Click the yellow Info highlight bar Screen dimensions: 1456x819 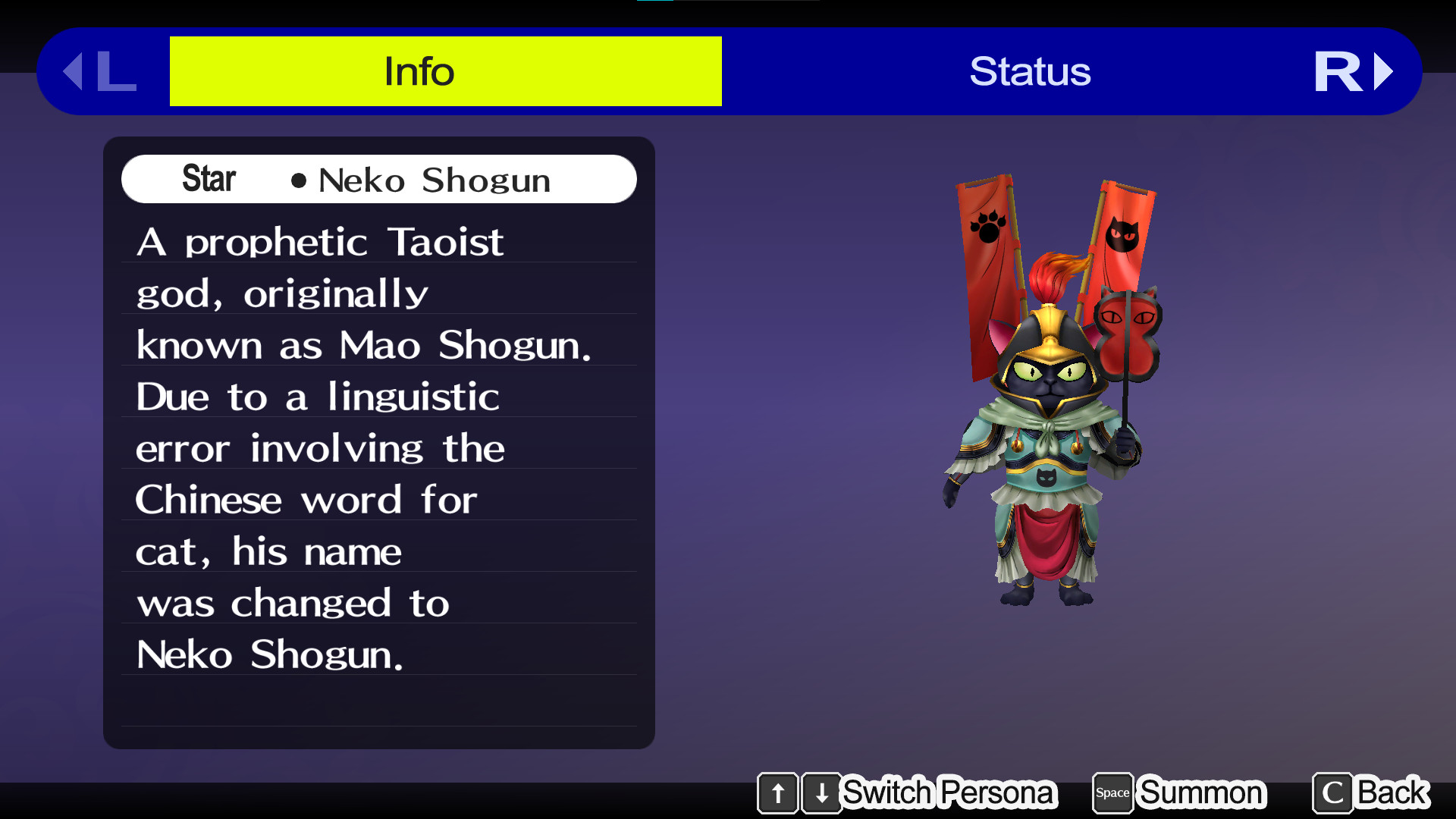(445, 71)
